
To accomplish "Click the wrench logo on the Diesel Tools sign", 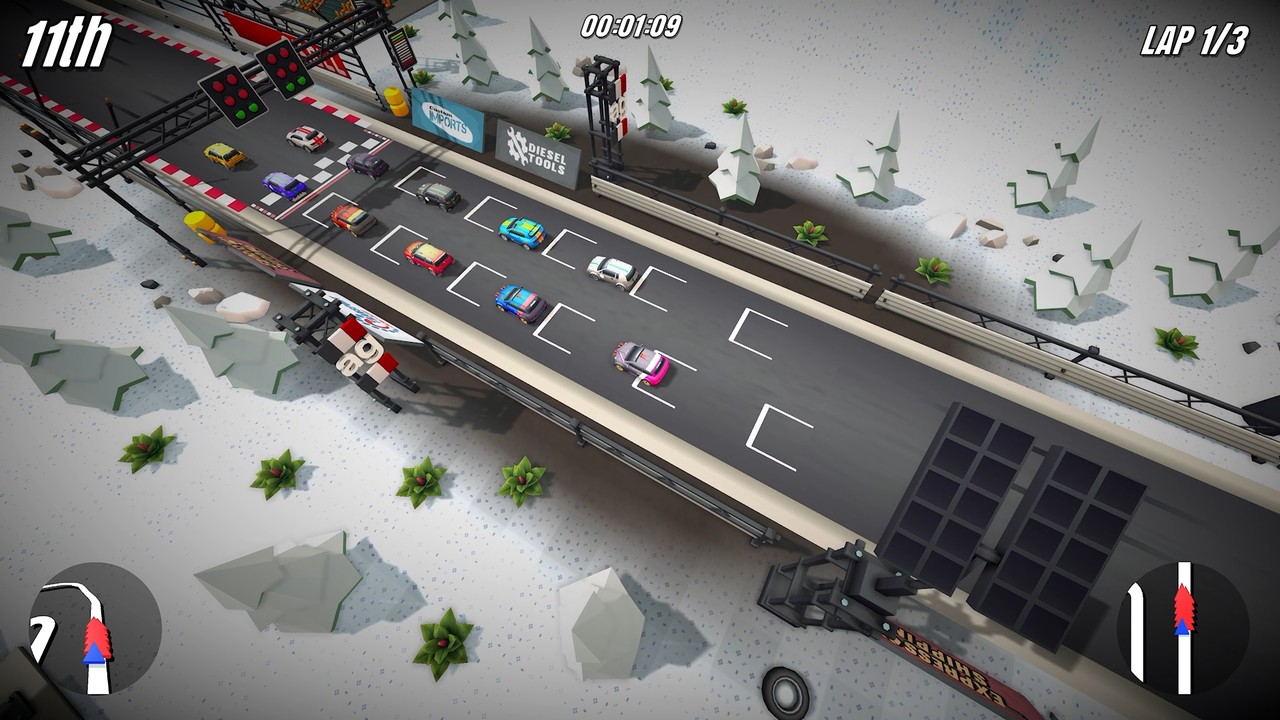I will click(x=516, y=146).
